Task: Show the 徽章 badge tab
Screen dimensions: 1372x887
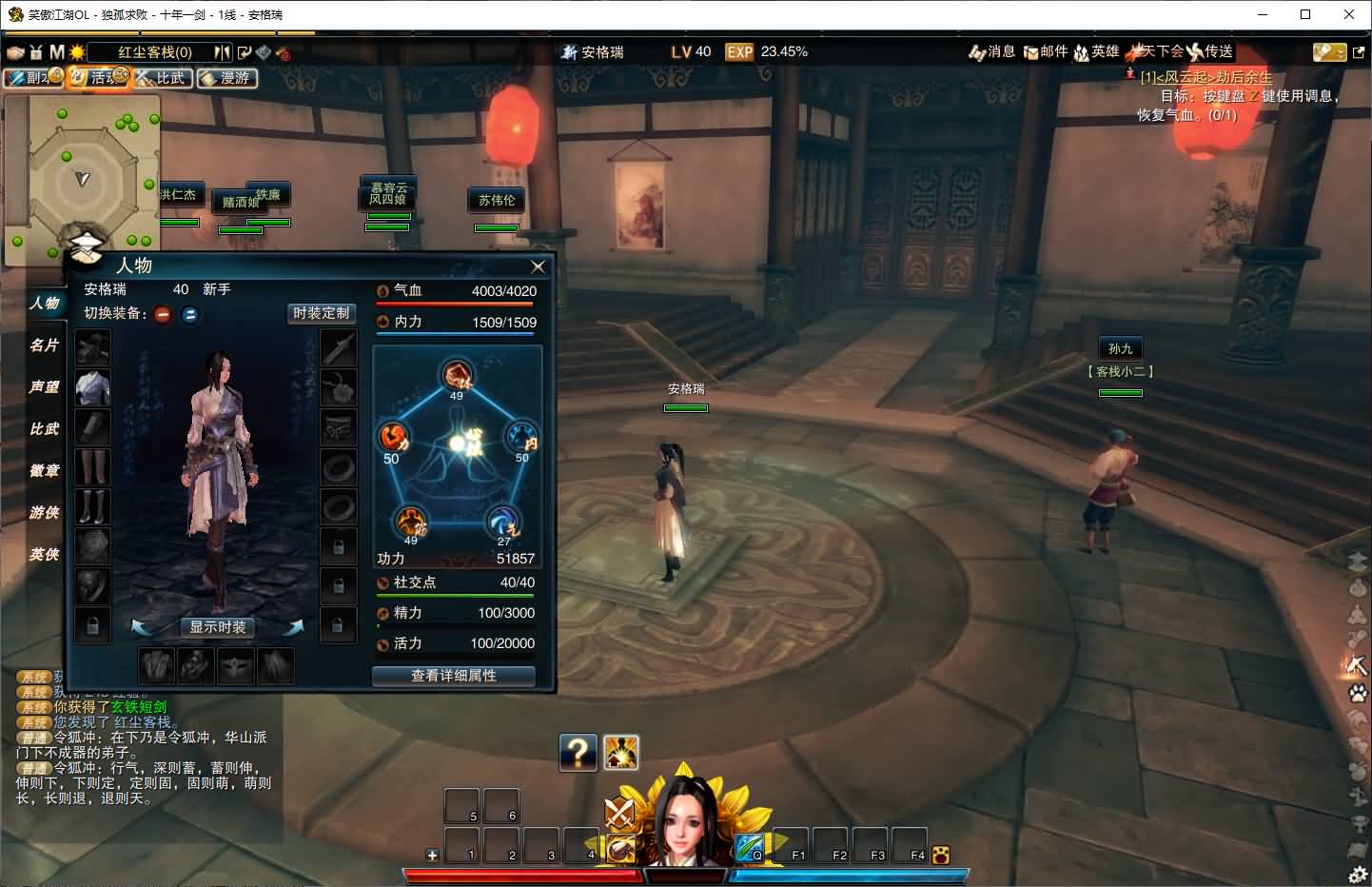Action: pos(44,471)
